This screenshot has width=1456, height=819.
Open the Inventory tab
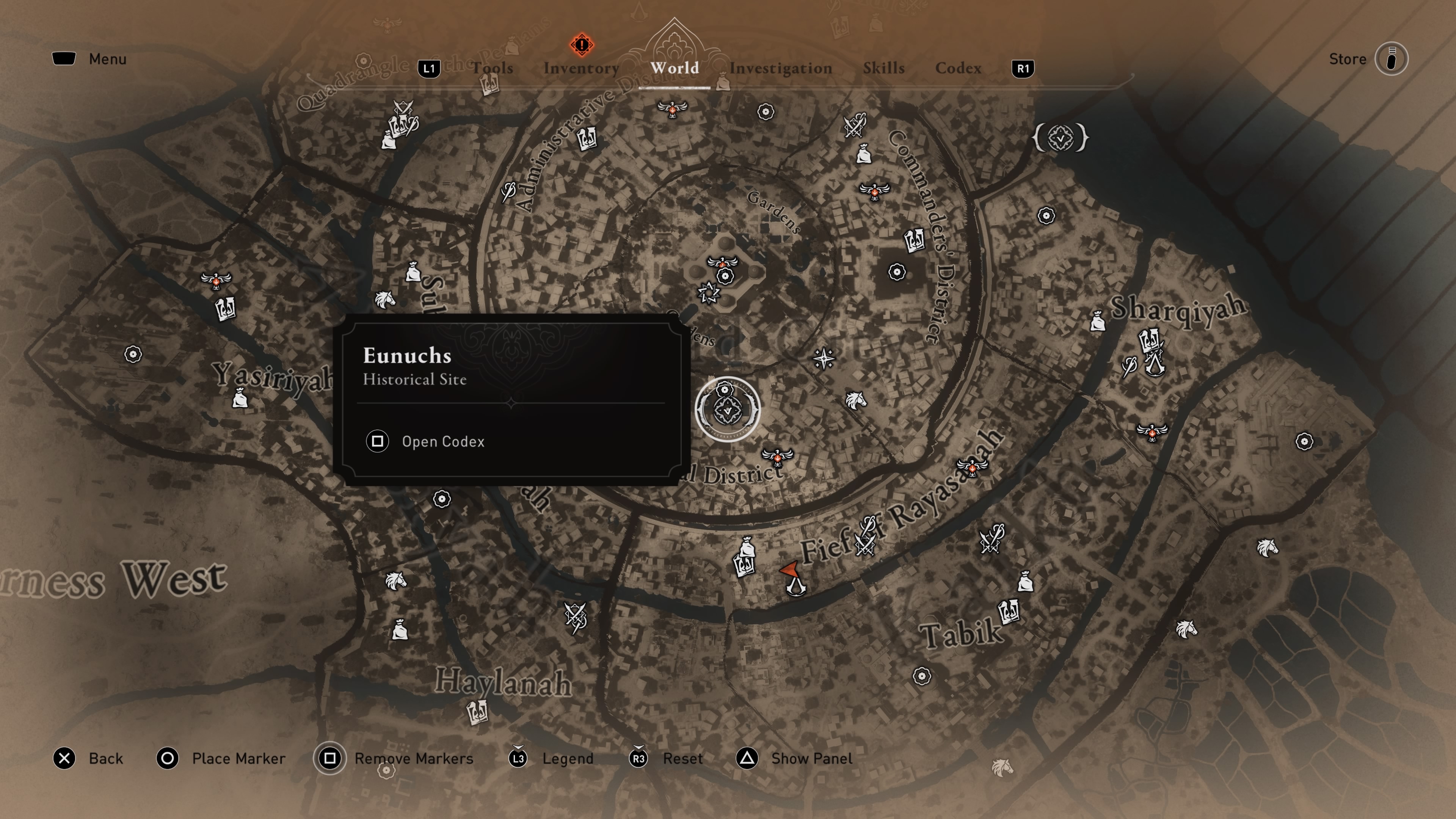(581, 68)
